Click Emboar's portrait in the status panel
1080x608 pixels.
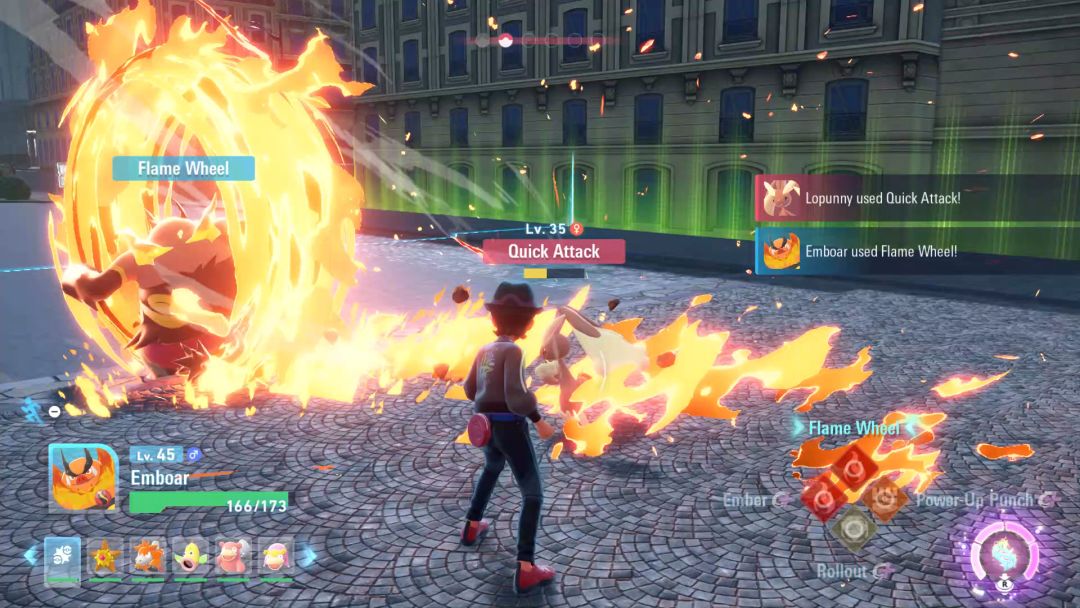[83, 478]
